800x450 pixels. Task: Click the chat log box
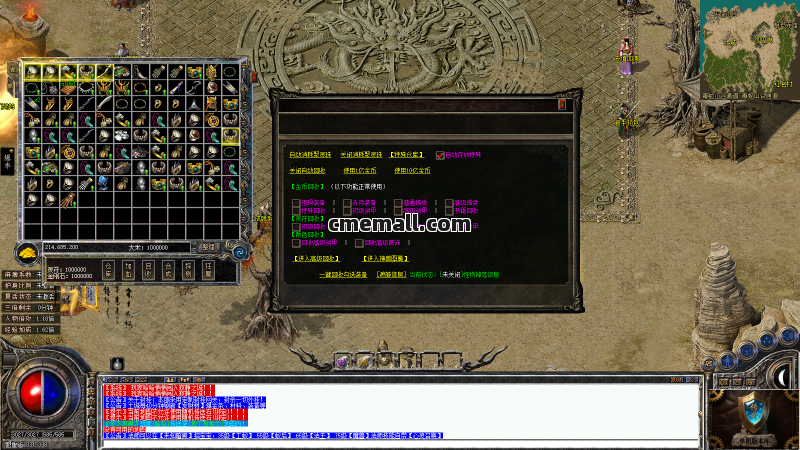point(400,410)
